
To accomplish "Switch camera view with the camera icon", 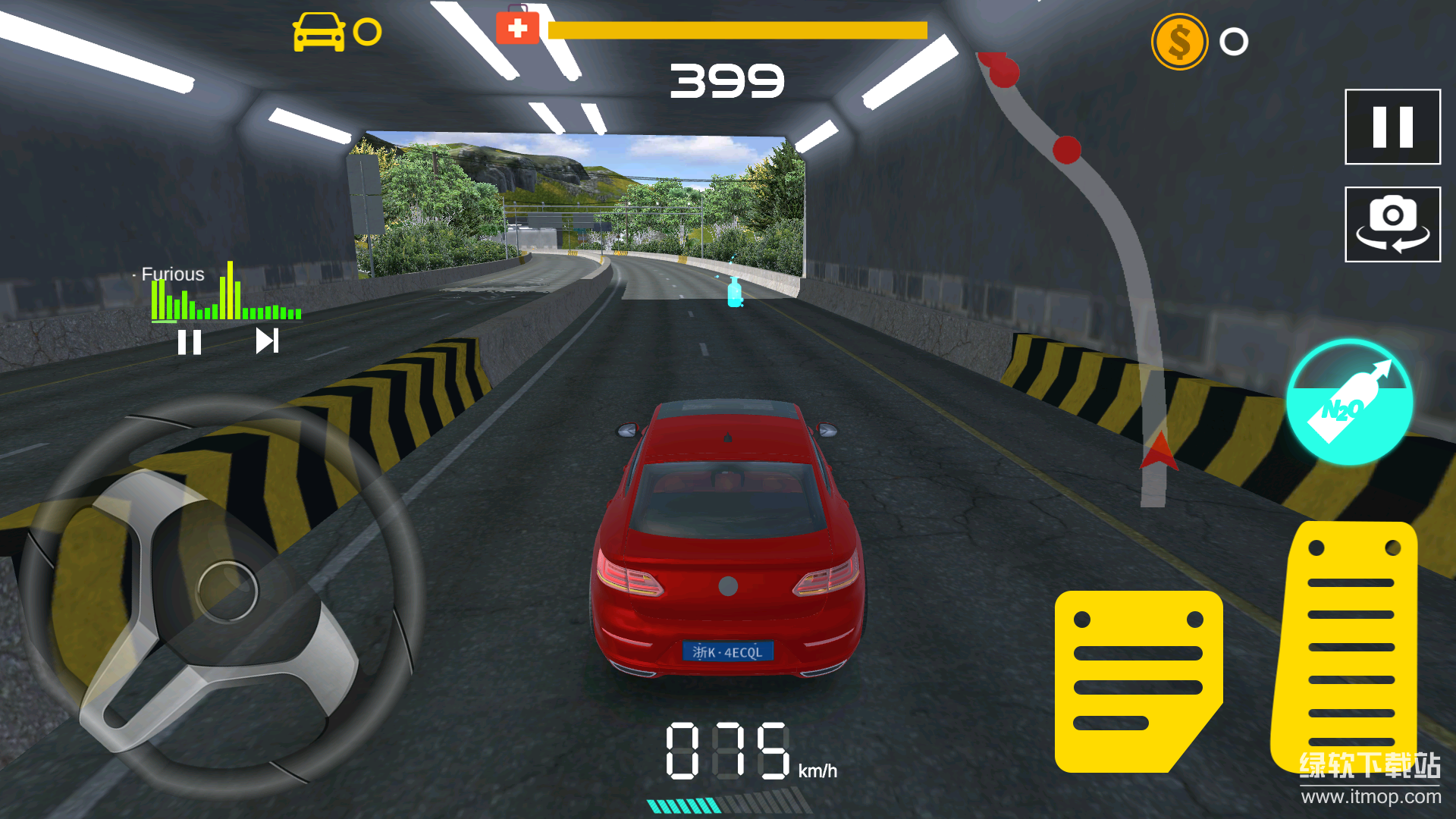I will (1392, 224).
